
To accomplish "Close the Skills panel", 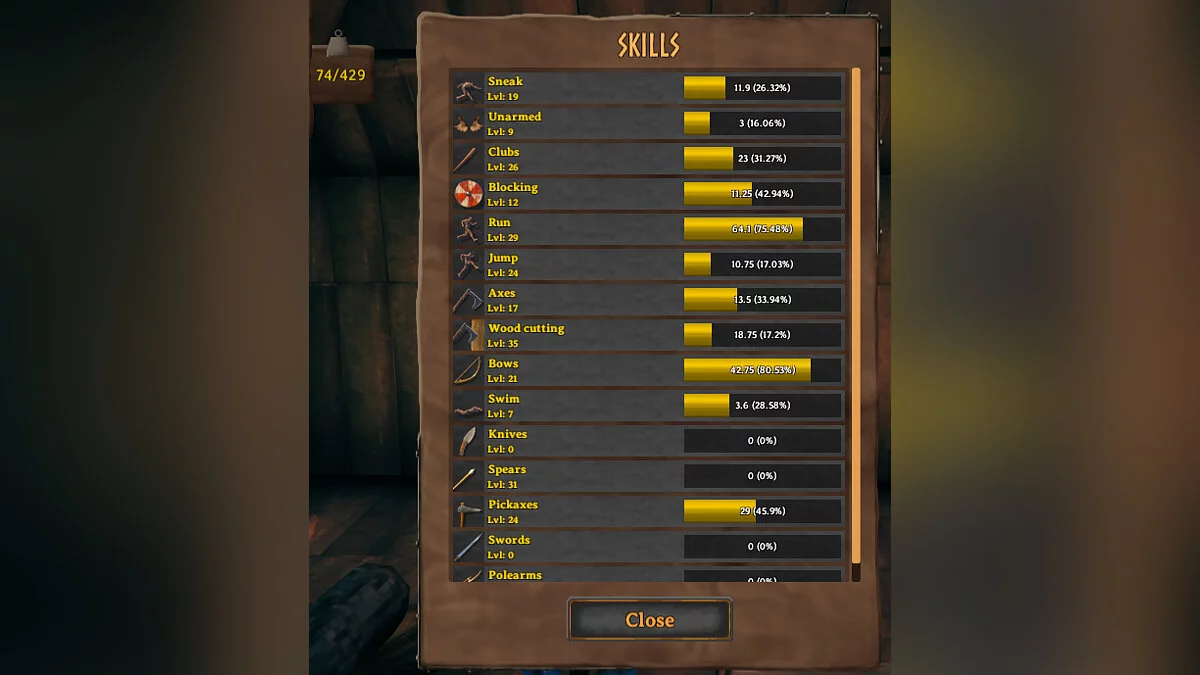I will pos(649,620).
